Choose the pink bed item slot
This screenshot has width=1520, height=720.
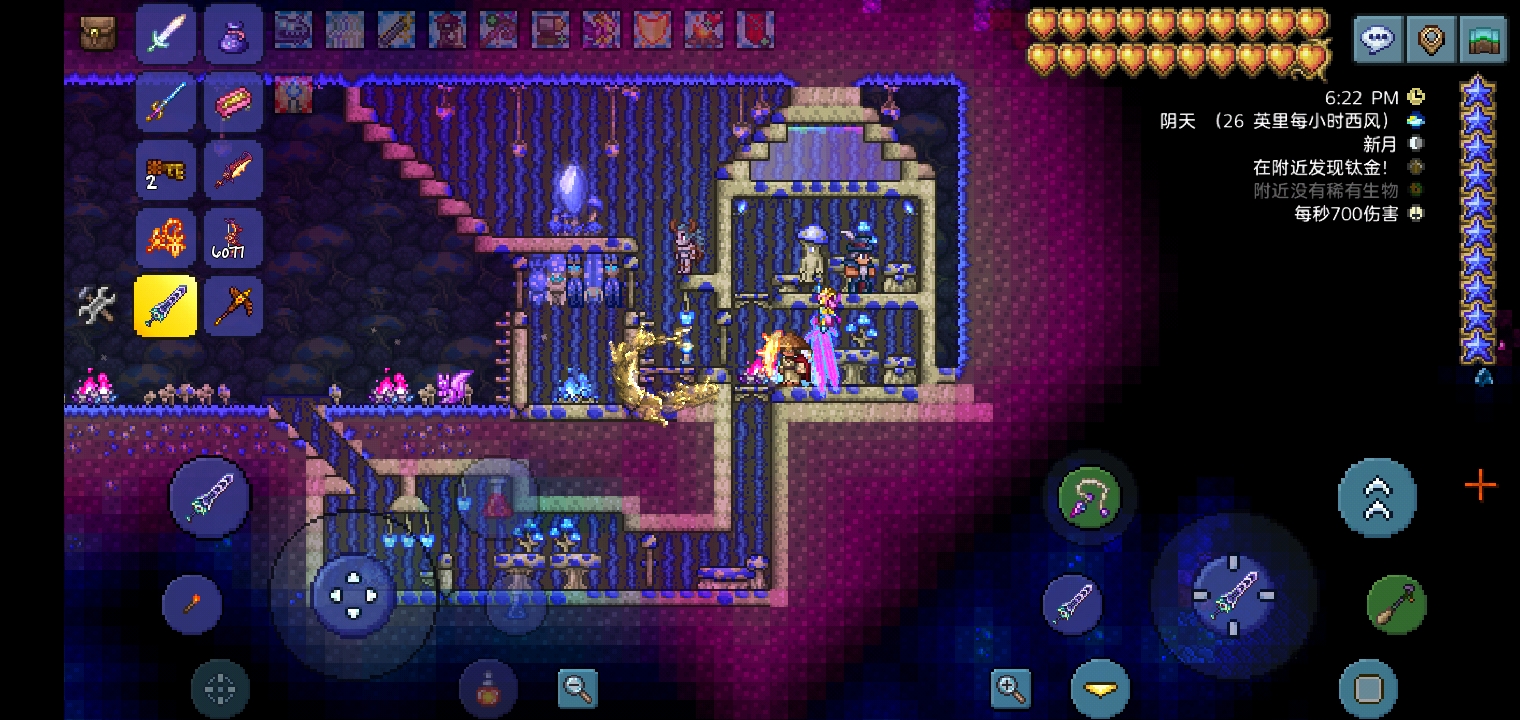234,102
